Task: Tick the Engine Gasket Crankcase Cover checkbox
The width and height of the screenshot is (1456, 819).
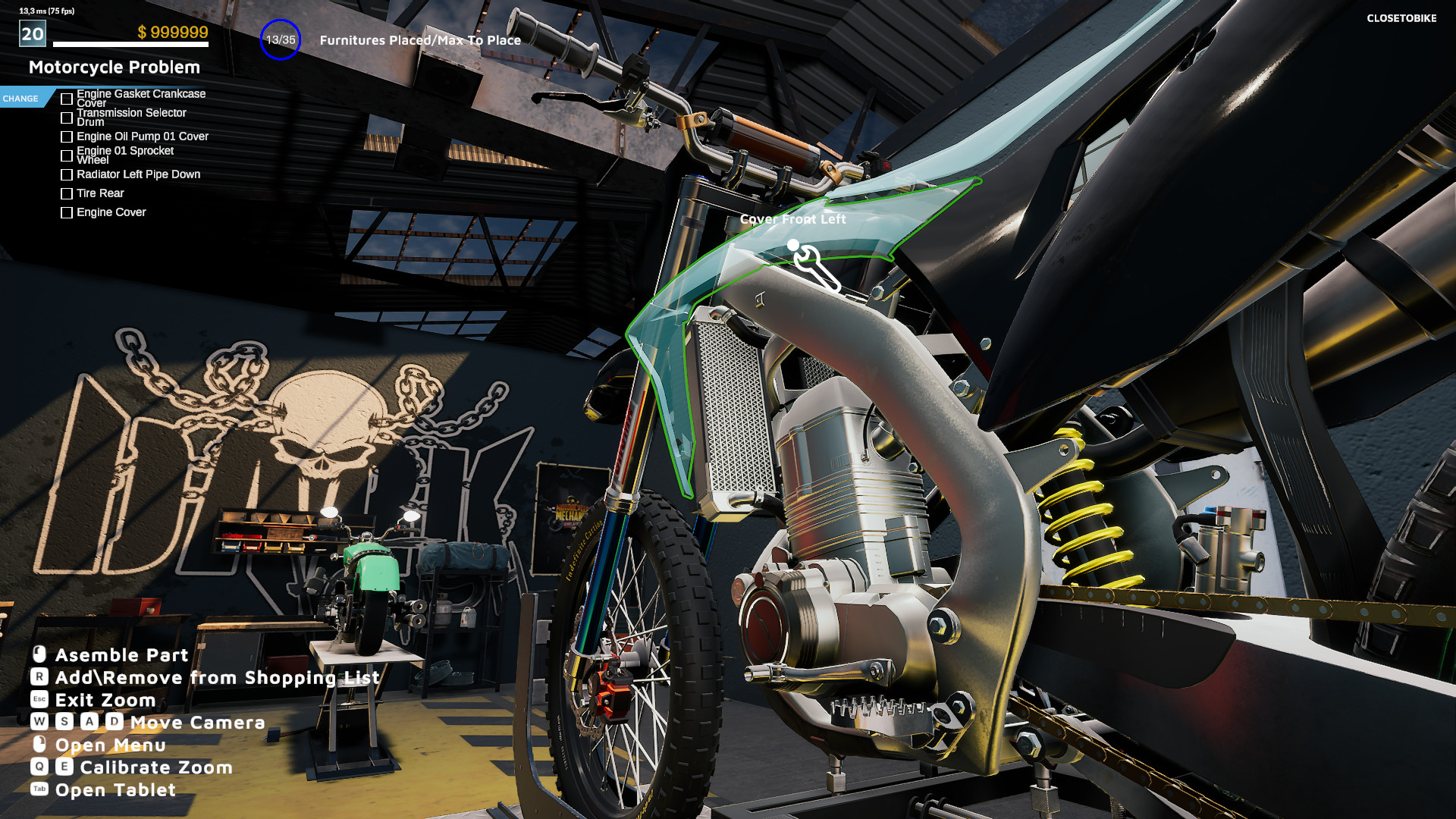Action: [67, 97]
